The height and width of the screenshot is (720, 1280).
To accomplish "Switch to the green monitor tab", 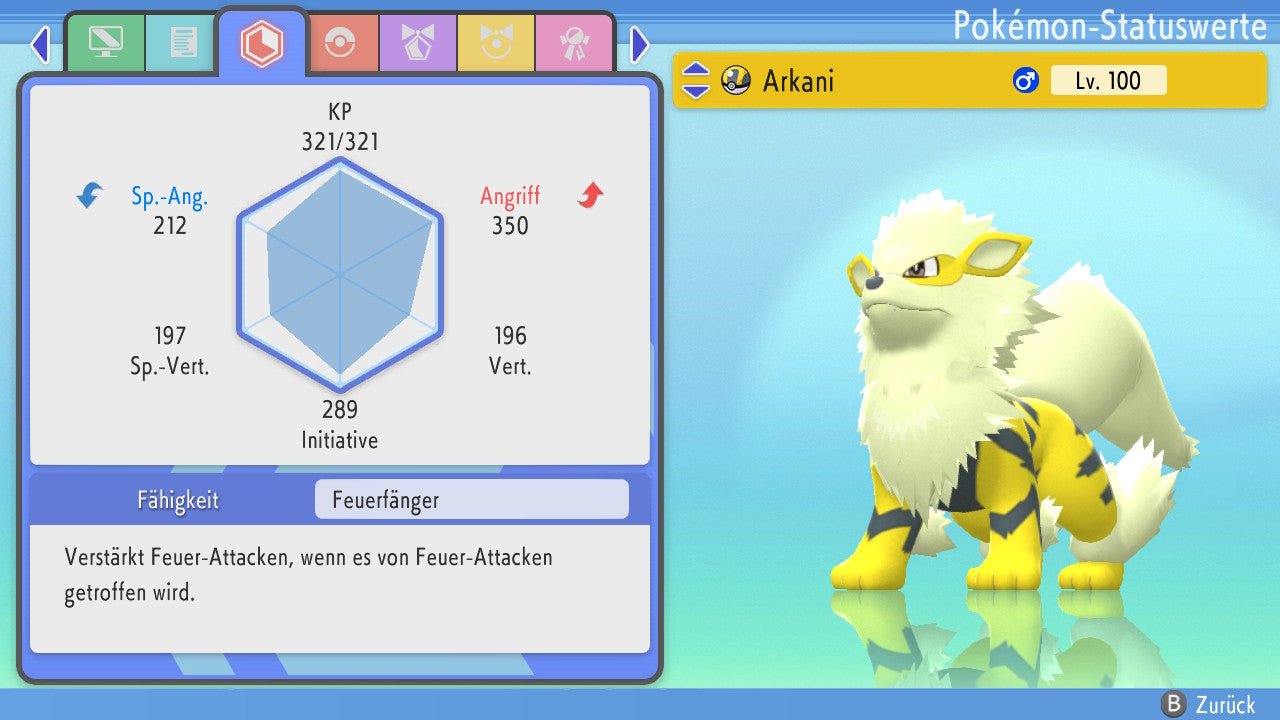I will pos(105,43).
